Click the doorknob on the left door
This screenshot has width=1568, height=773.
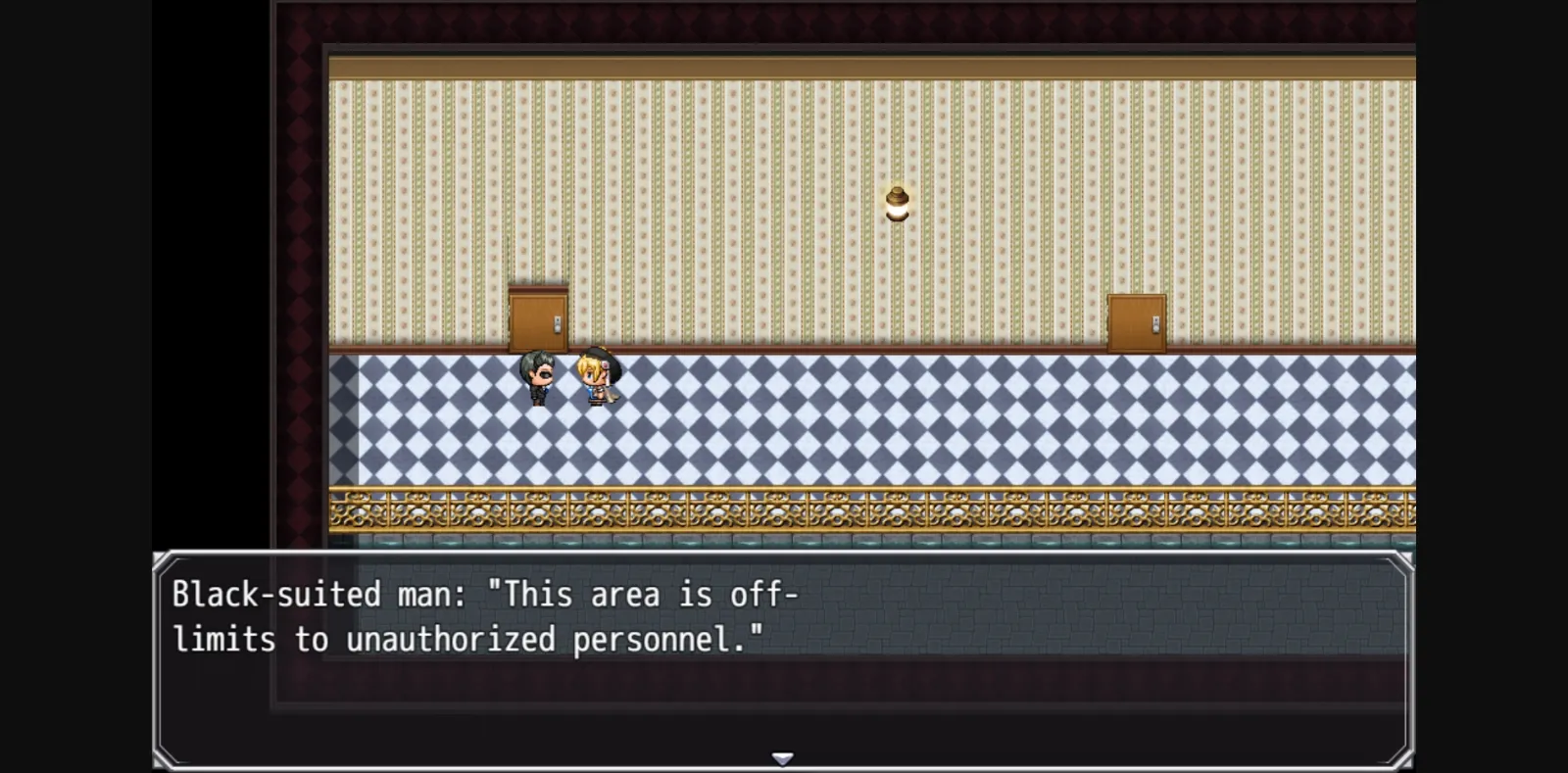(557, 324)
